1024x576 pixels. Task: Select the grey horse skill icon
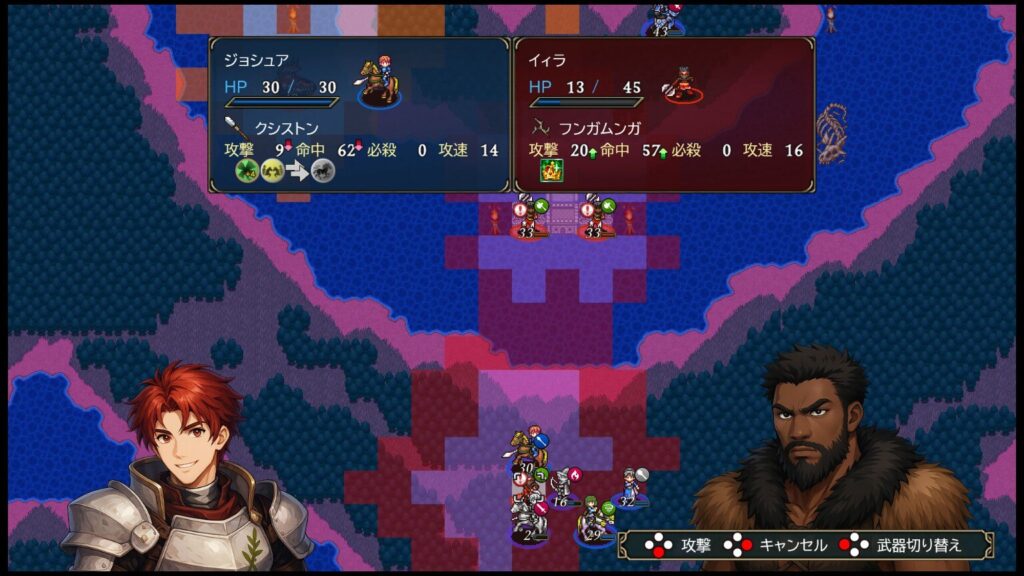point(322,171)
